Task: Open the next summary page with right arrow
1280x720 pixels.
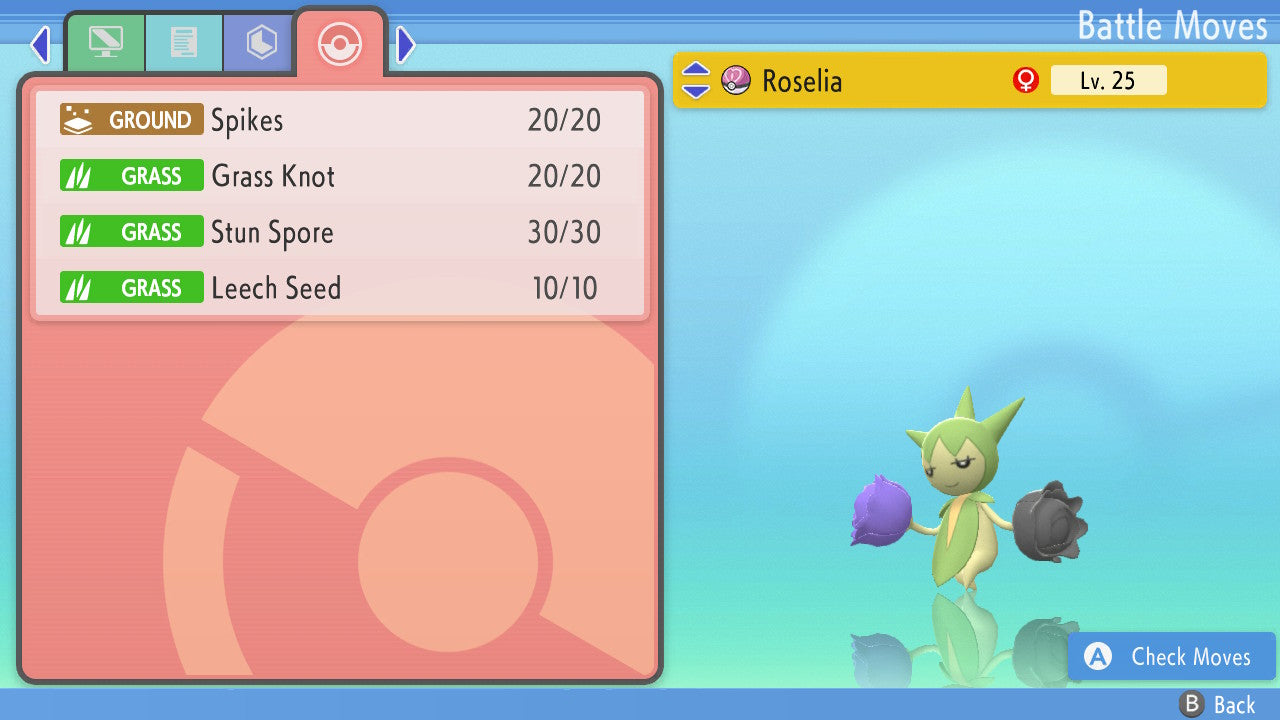Action: (x=404, y=44)
